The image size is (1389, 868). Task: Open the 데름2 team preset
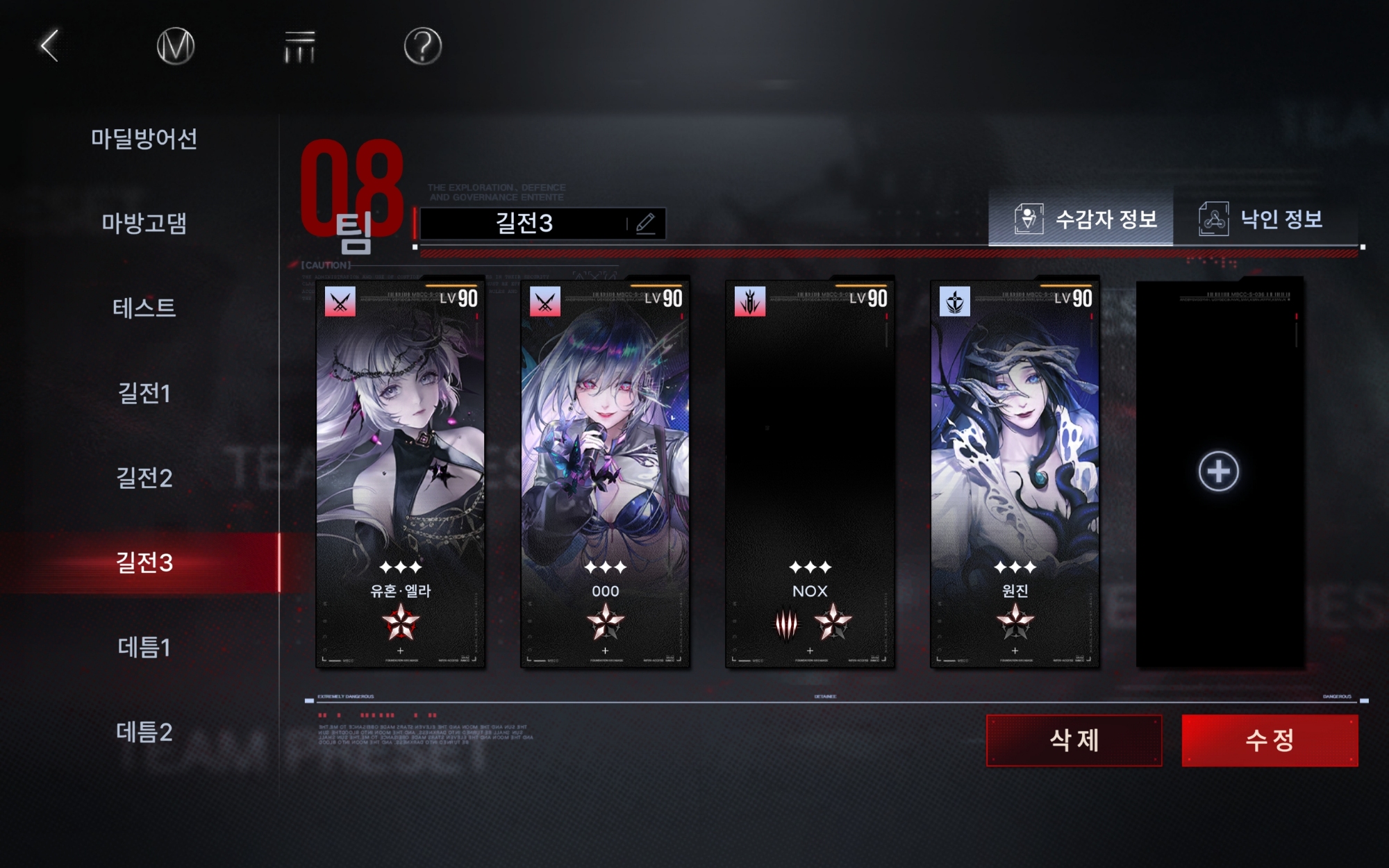tap(144, 732)
